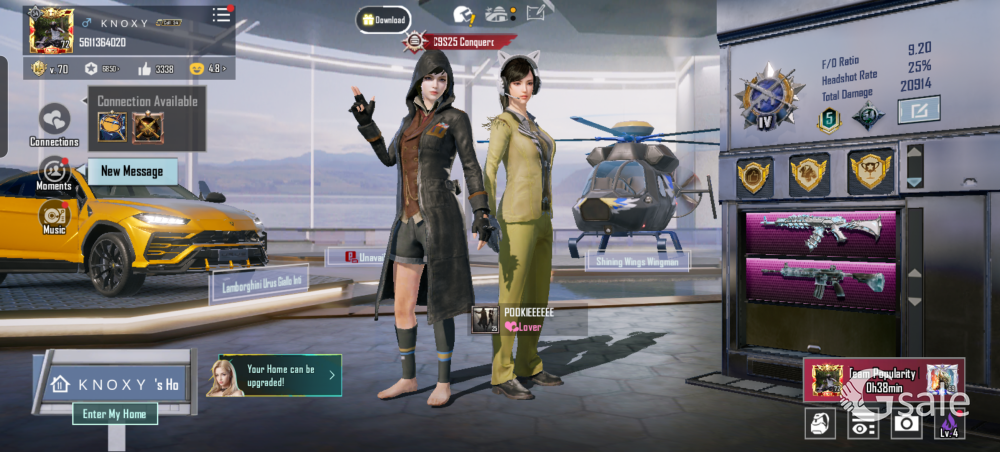Click Enter My Home button
The height and width of the screenshot is (452, 1000).
pos(114,414)
